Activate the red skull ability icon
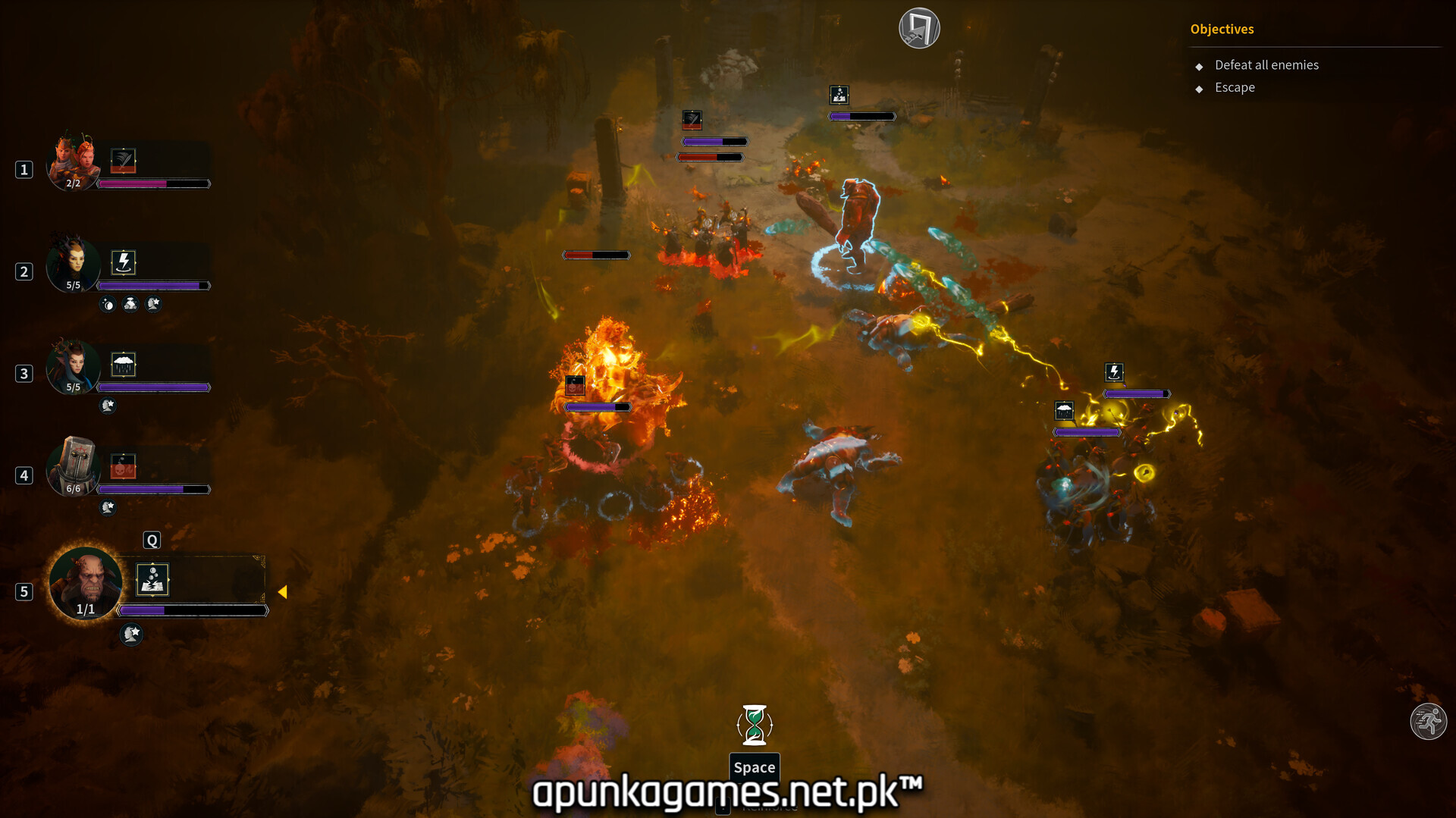Viewport: 1456px width, 818px height. 123,466
